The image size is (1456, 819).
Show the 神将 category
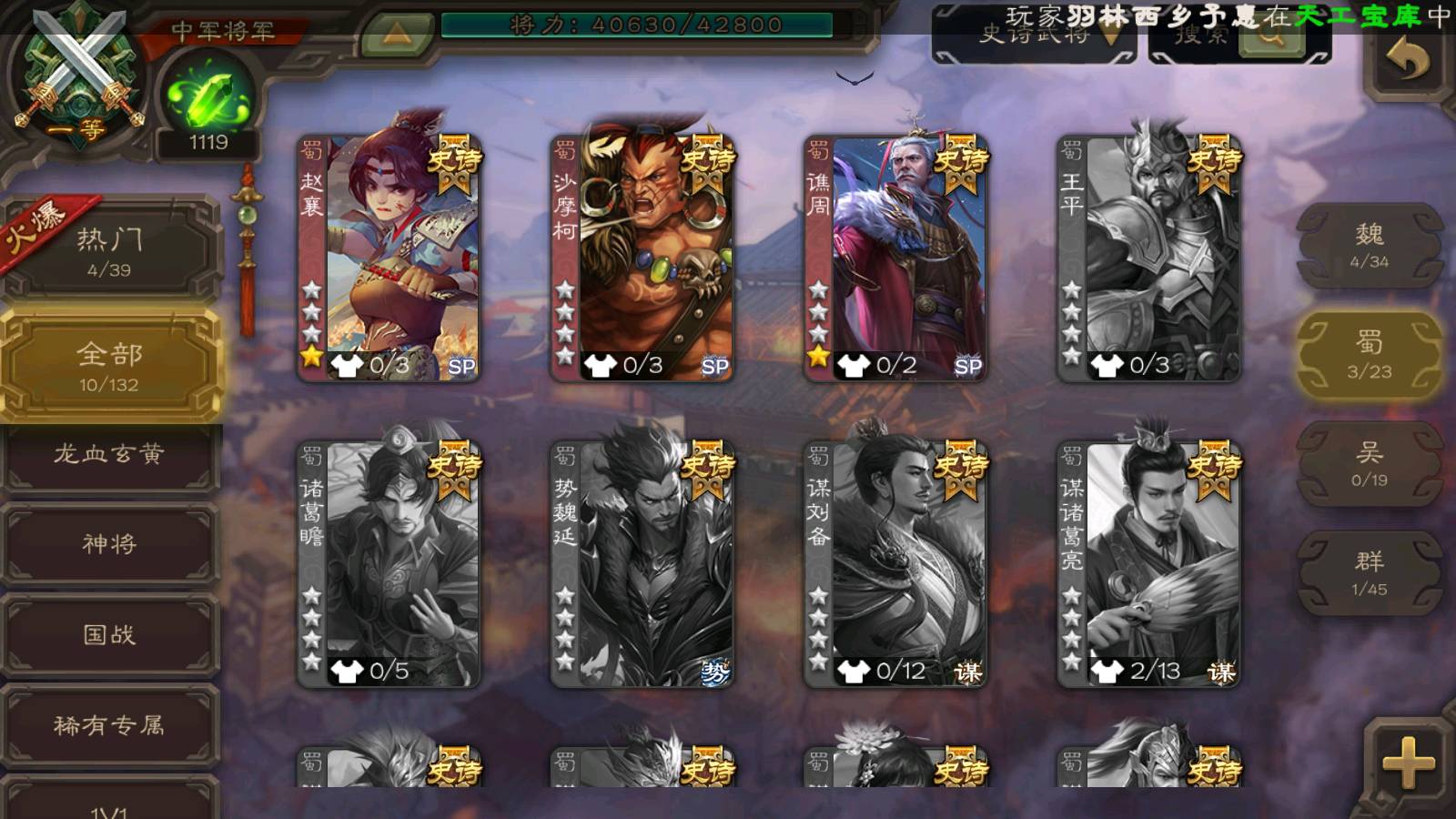click(x=109, y=544)
